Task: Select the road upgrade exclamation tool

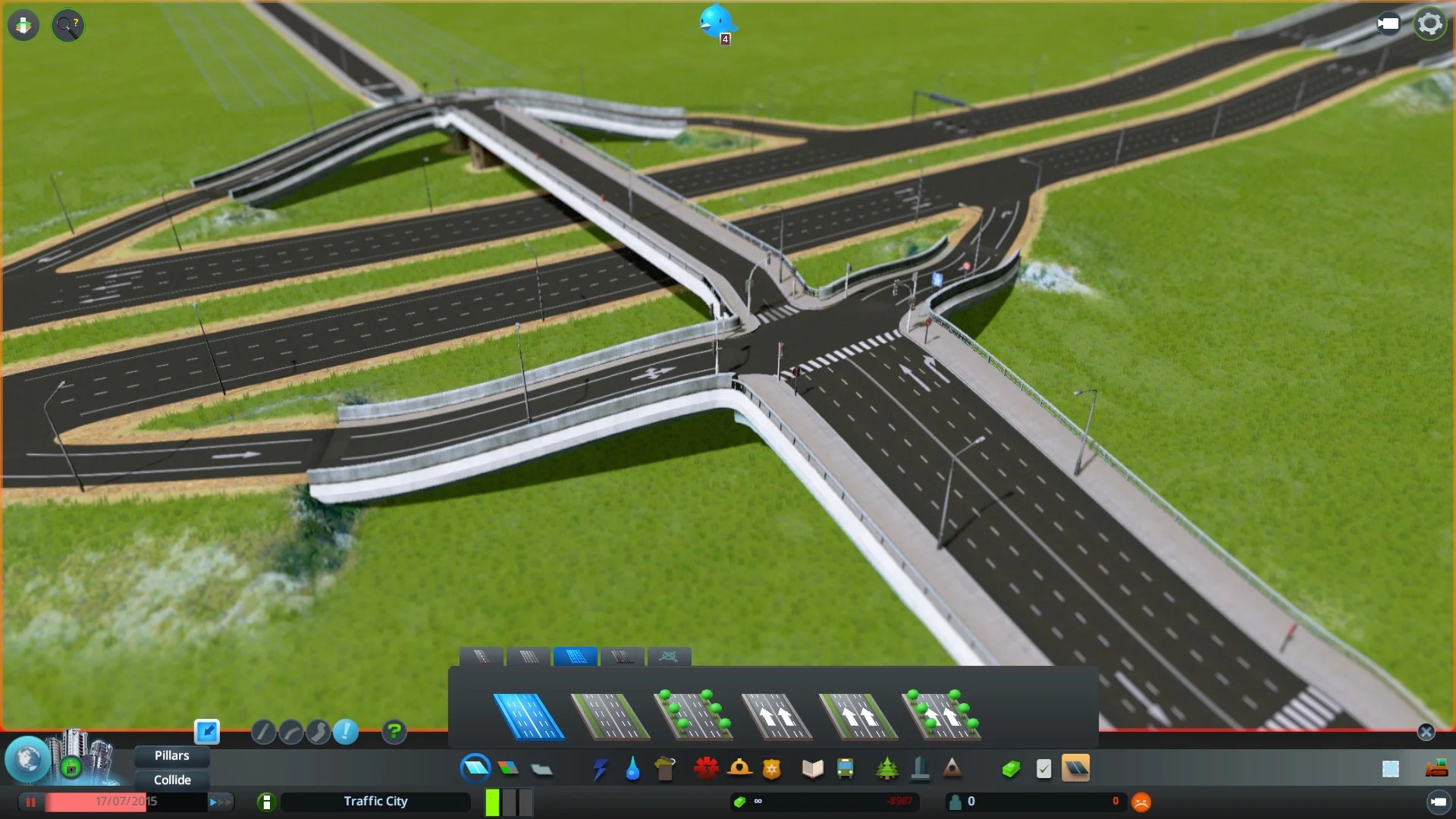Action: click(346, 732)
